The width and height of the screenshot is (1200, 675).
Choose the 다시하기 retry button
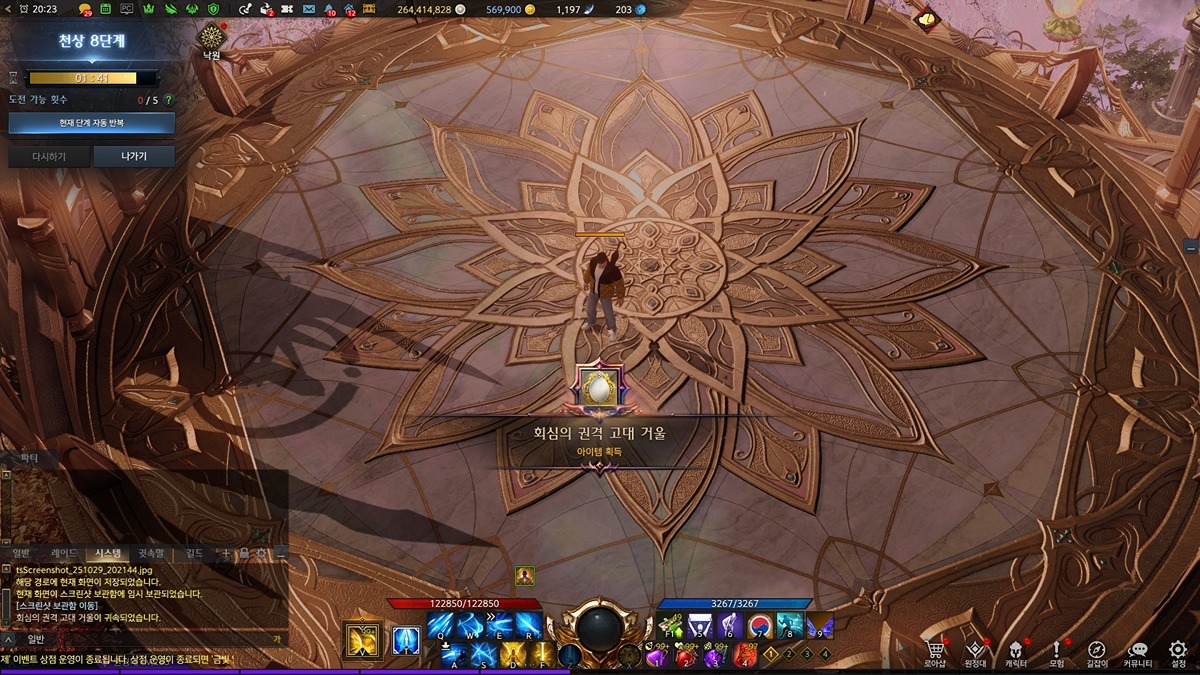coord(48,156)
